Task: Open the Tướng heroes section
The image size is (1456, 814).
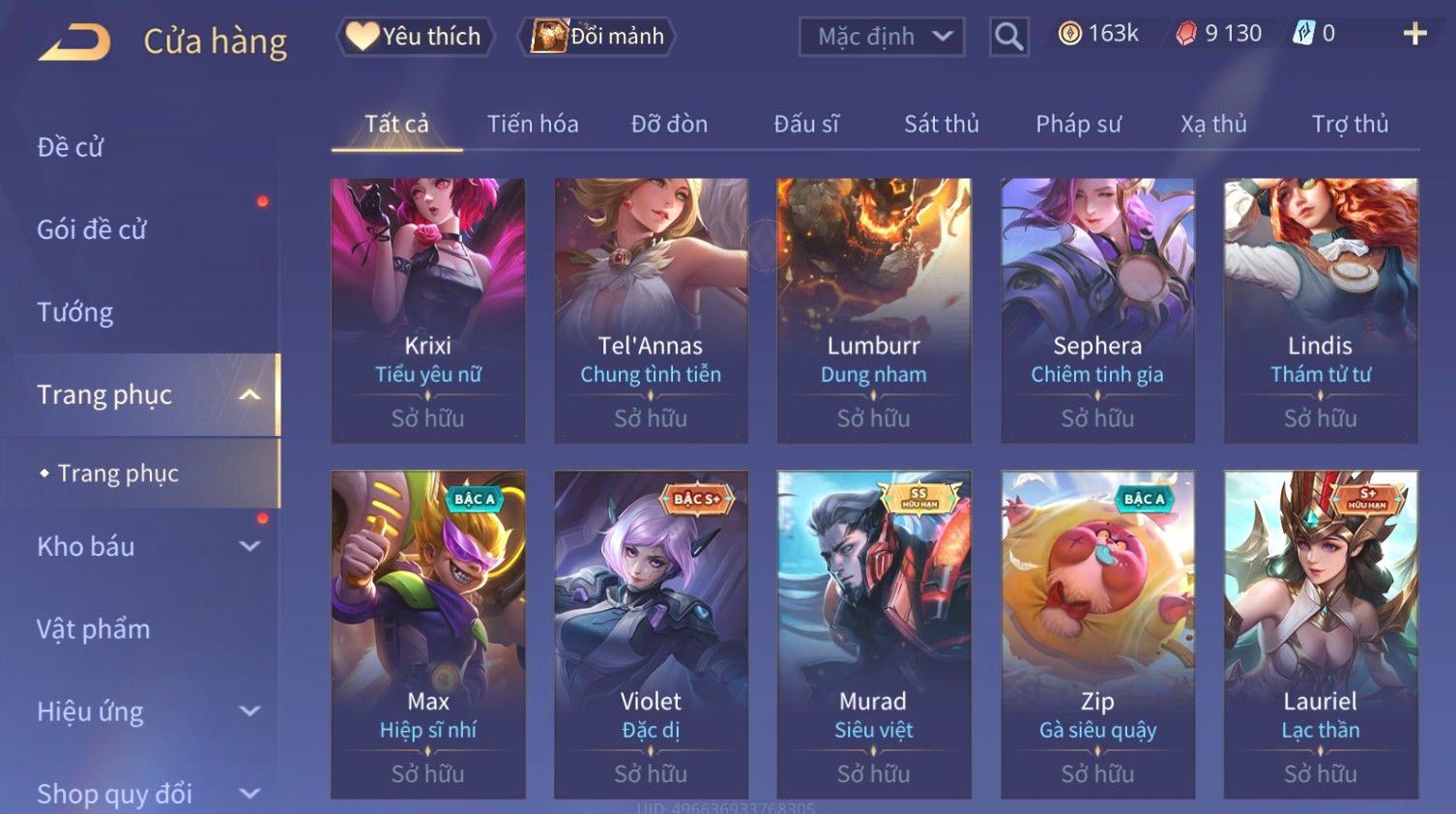Action: (x=75, y=312)
